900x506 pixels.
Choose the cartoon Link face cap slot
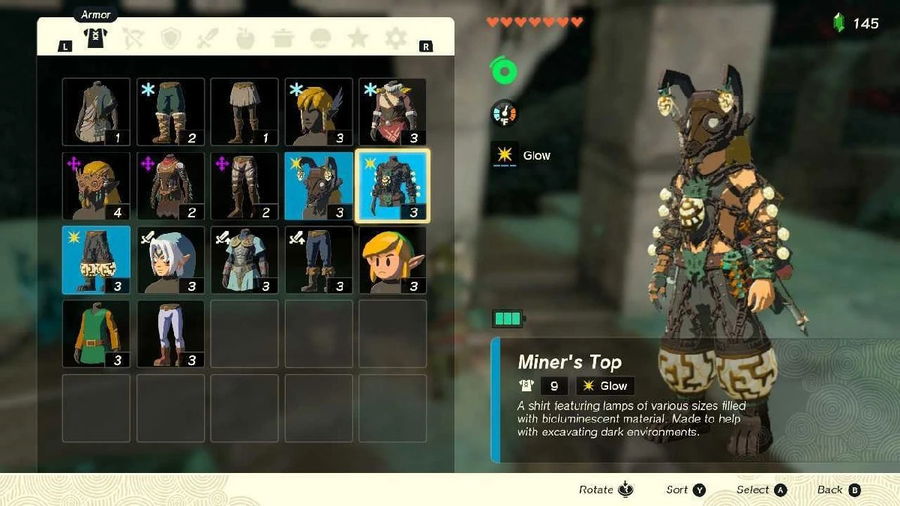point(393,260)
